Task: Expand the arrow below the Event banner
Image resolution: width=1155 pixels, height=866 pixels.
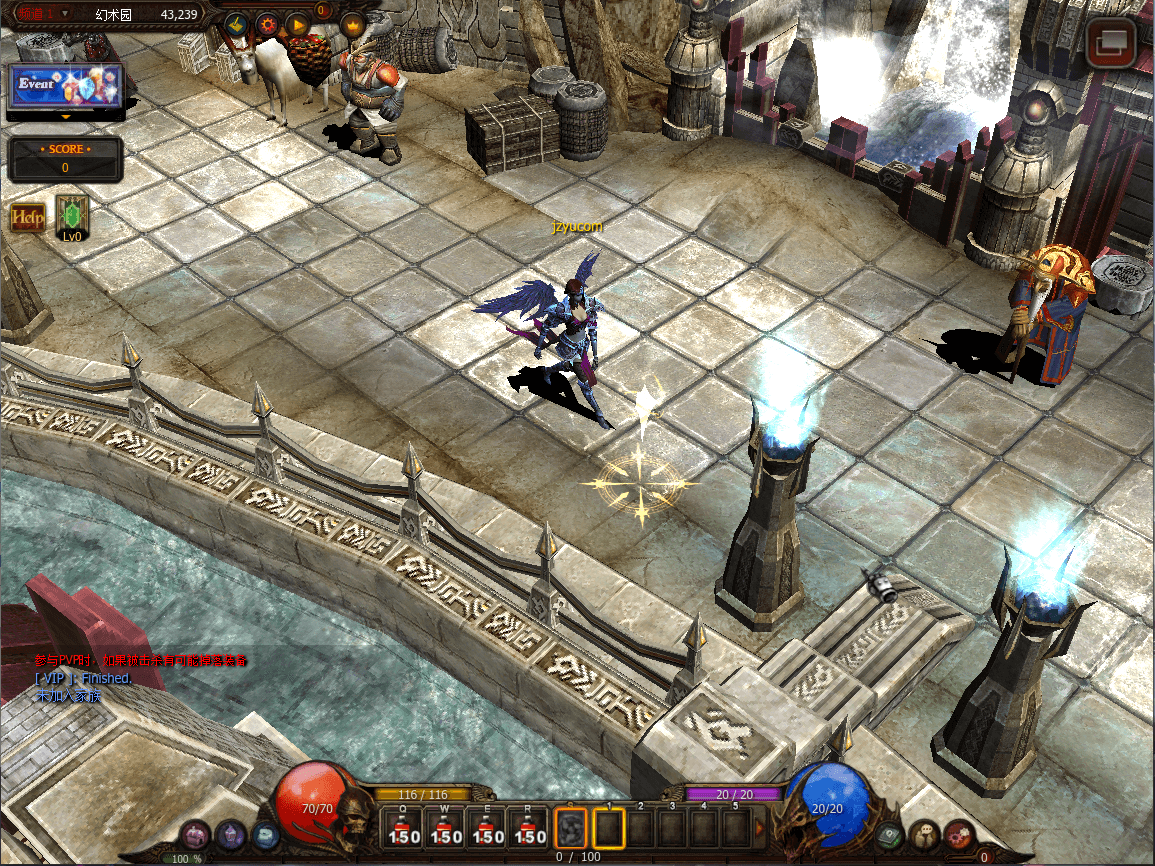Action: click(x=66, y=116)
